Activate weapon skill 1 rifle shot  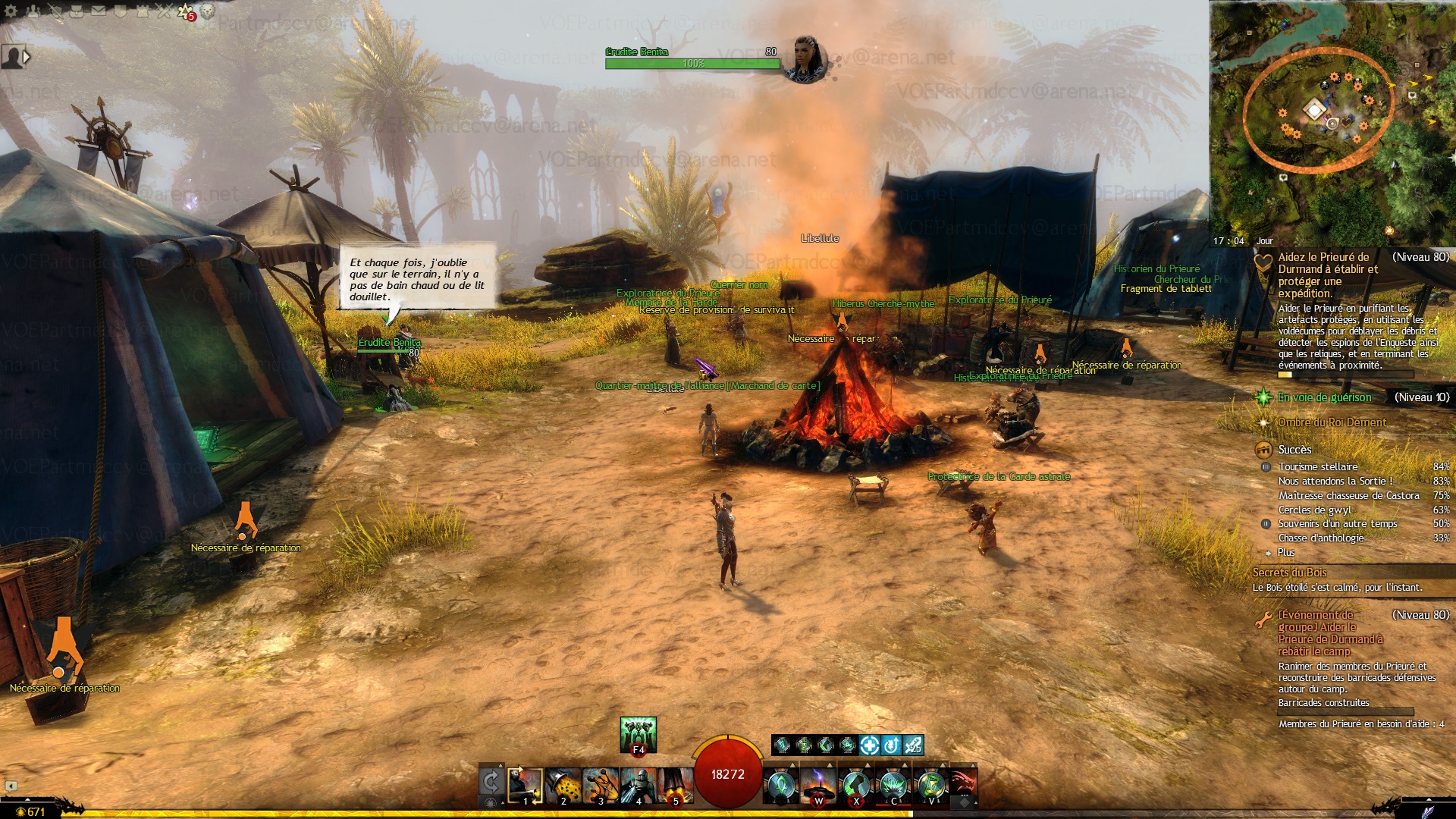click(x=525, y=785)
